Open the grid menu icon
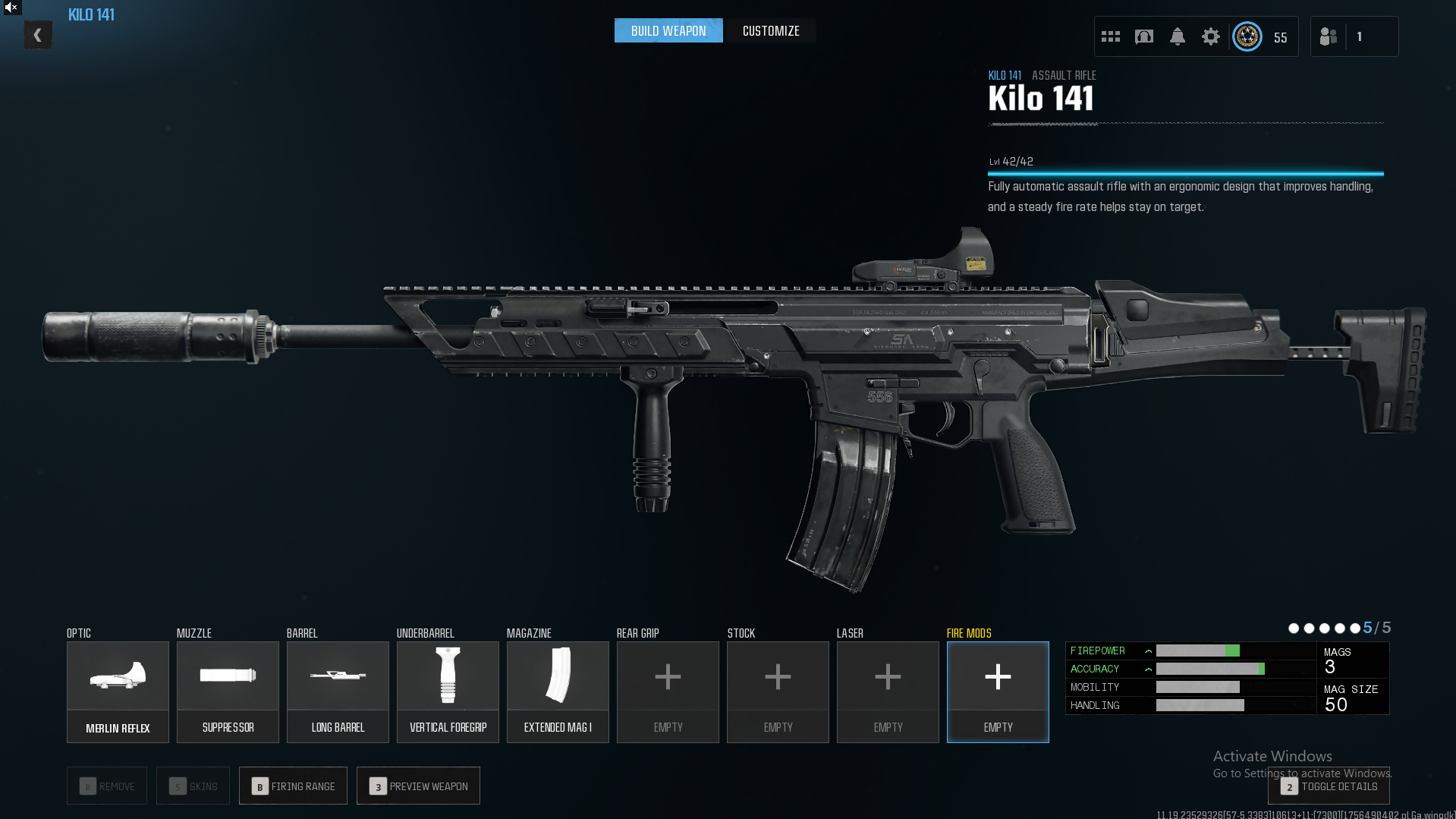Viewport: 1456px width, 819px height. coord(1111,36)
